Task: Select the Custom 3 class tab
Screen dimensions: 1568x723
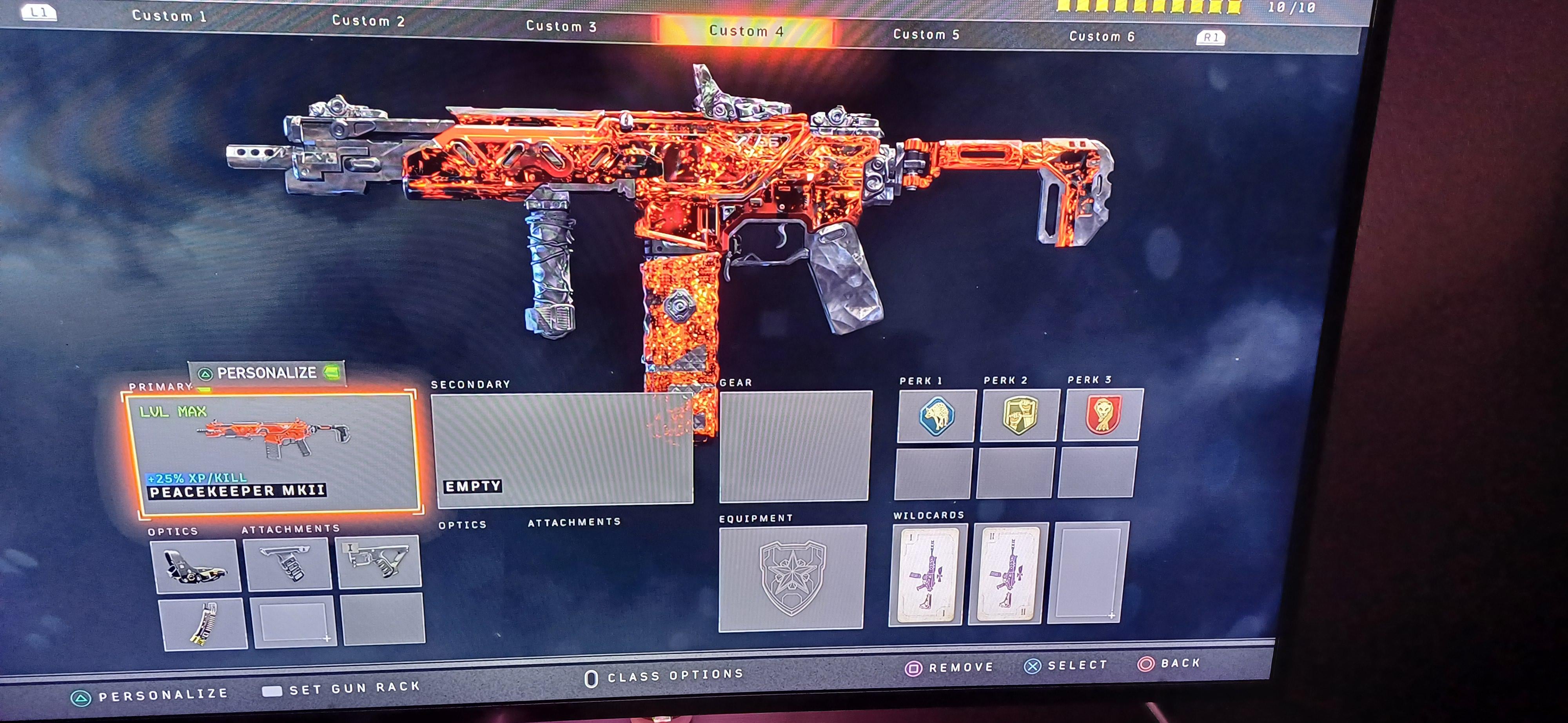Action: [561, 26]
